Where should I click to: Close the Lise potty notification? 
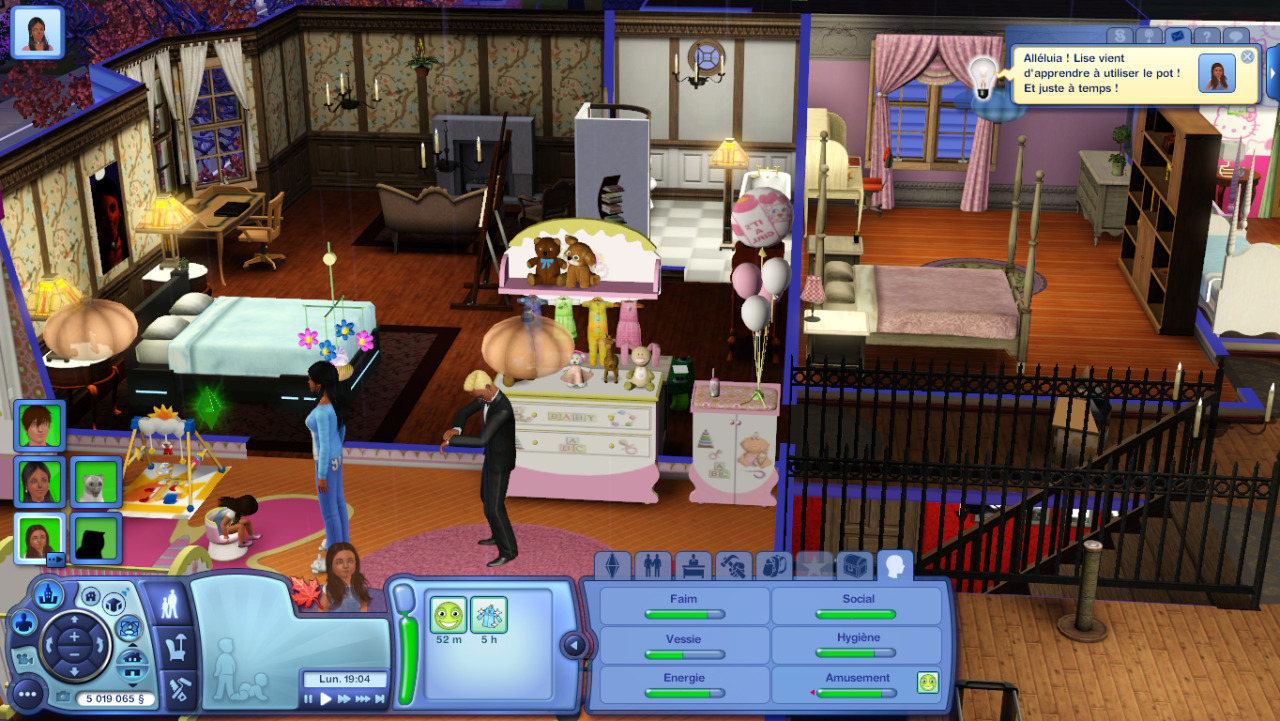(1247, 57)
